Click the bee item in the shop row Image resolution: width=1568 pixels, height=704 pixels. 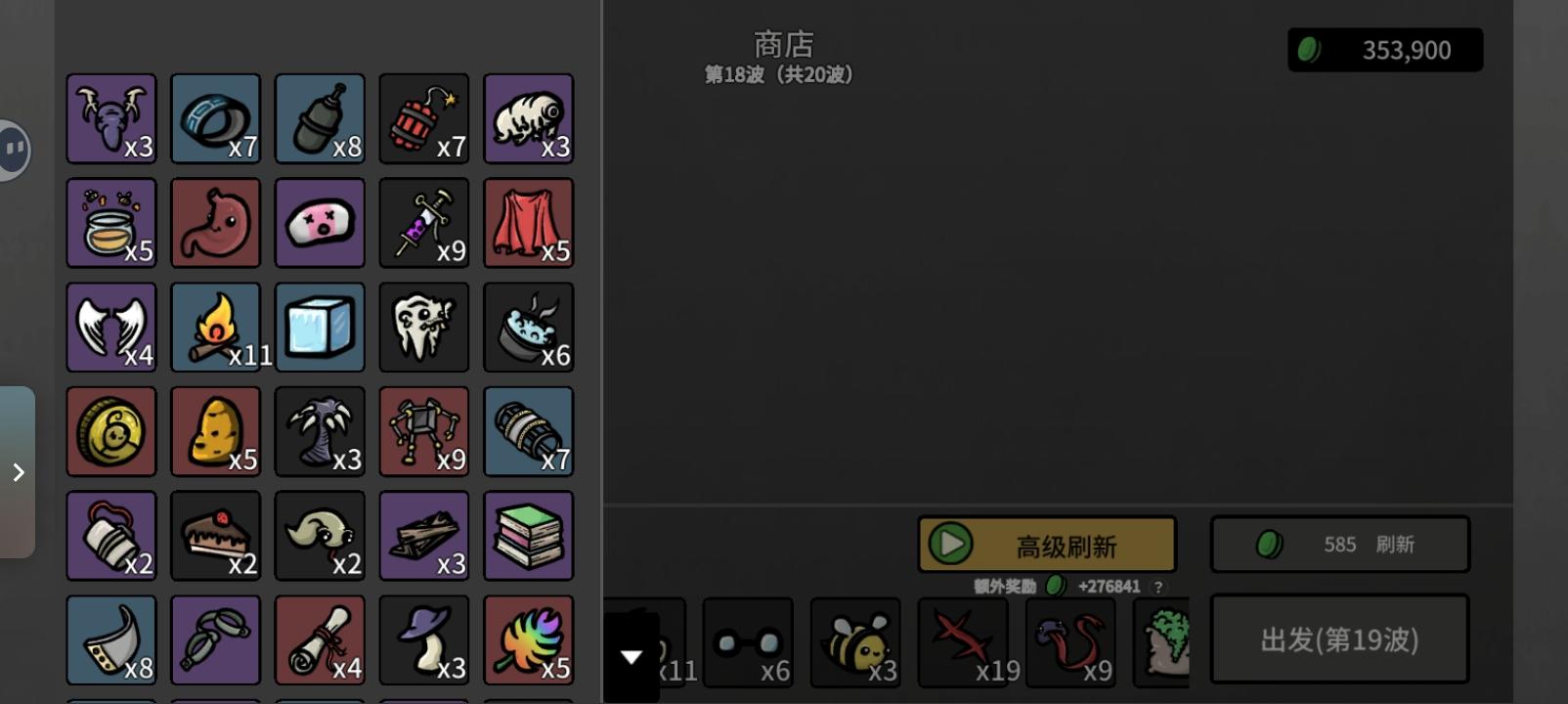click(855, 642)
